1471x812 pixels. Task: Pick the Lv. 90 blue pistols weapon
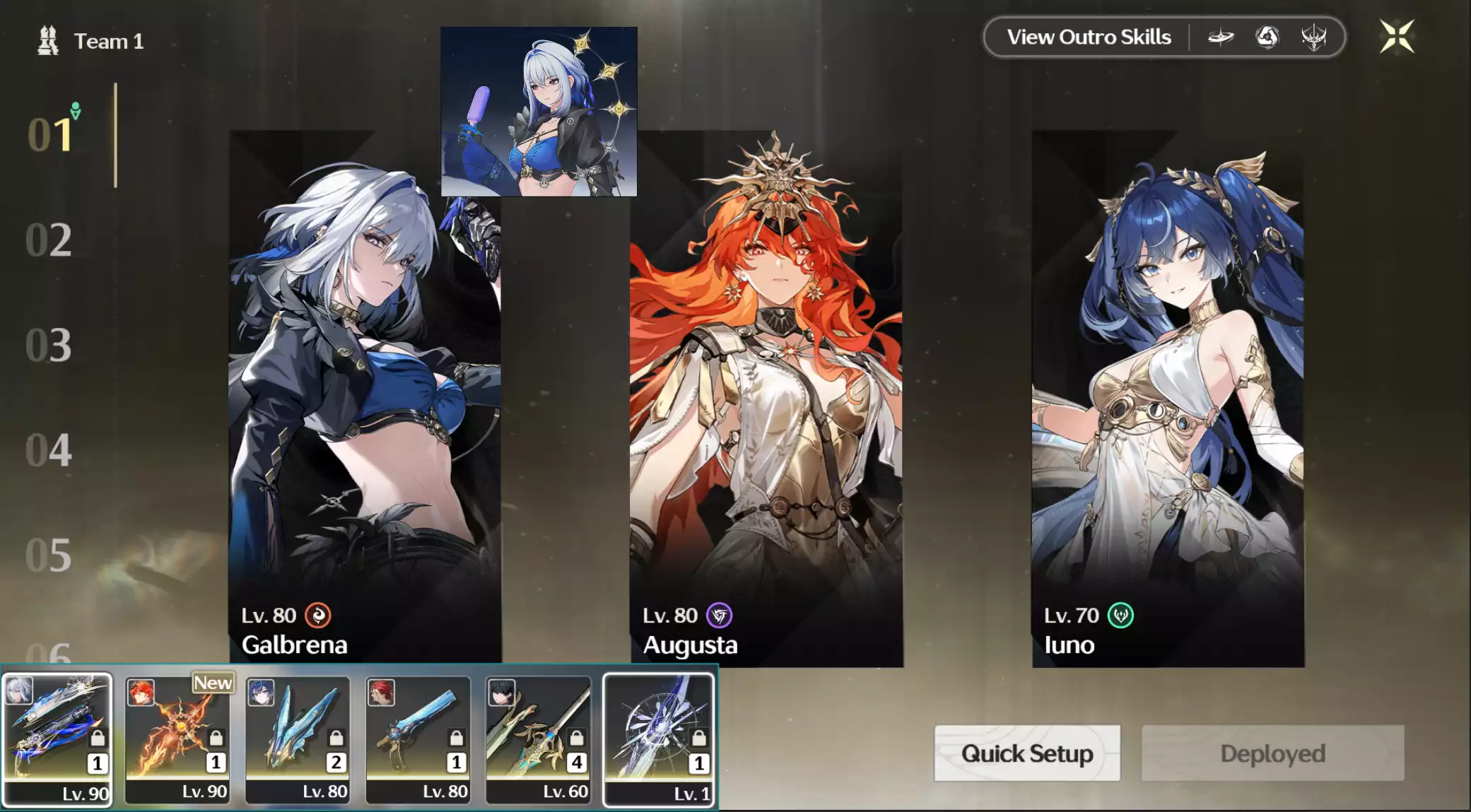(x=57, y=739)
